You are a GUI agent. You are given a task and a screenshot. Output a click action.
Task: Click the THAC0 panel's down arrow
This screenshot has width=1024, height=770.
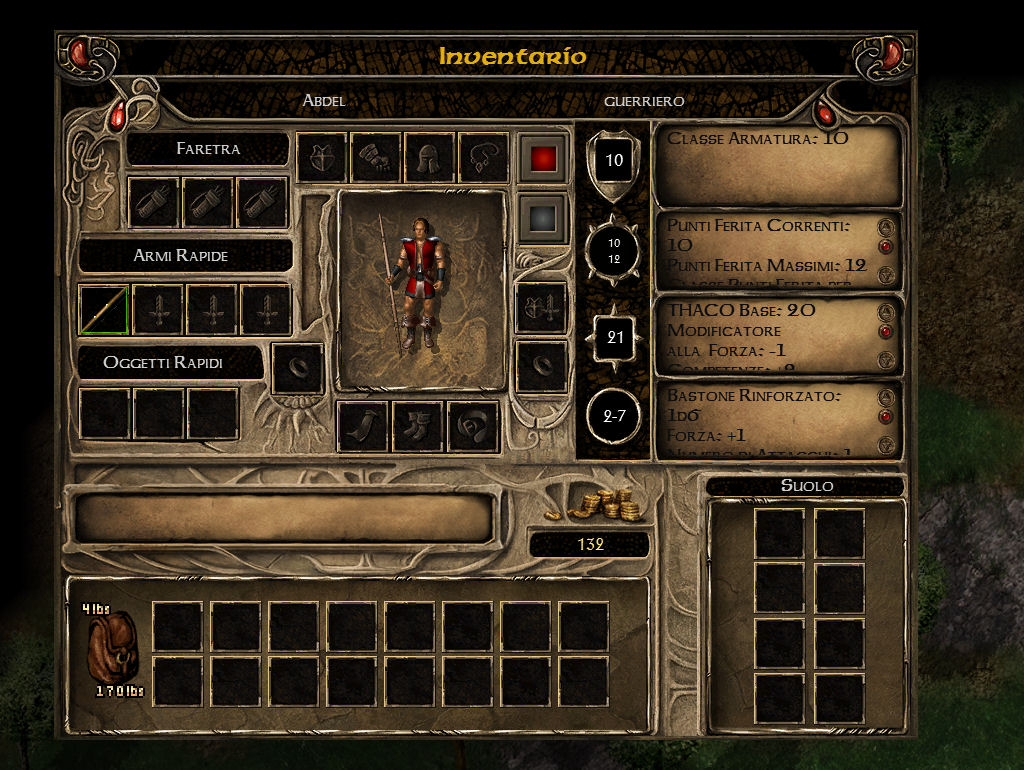click(x=884, y=360)
